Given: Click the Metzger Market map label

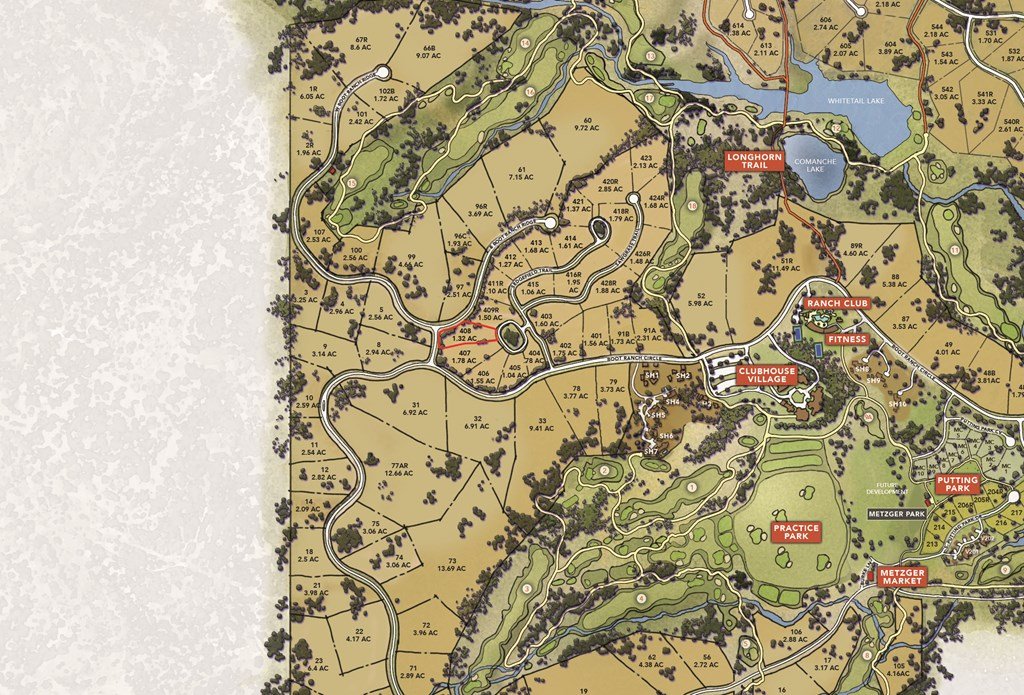Looking at the screenshot, I should pyautogui.click(x=904, y=576).
